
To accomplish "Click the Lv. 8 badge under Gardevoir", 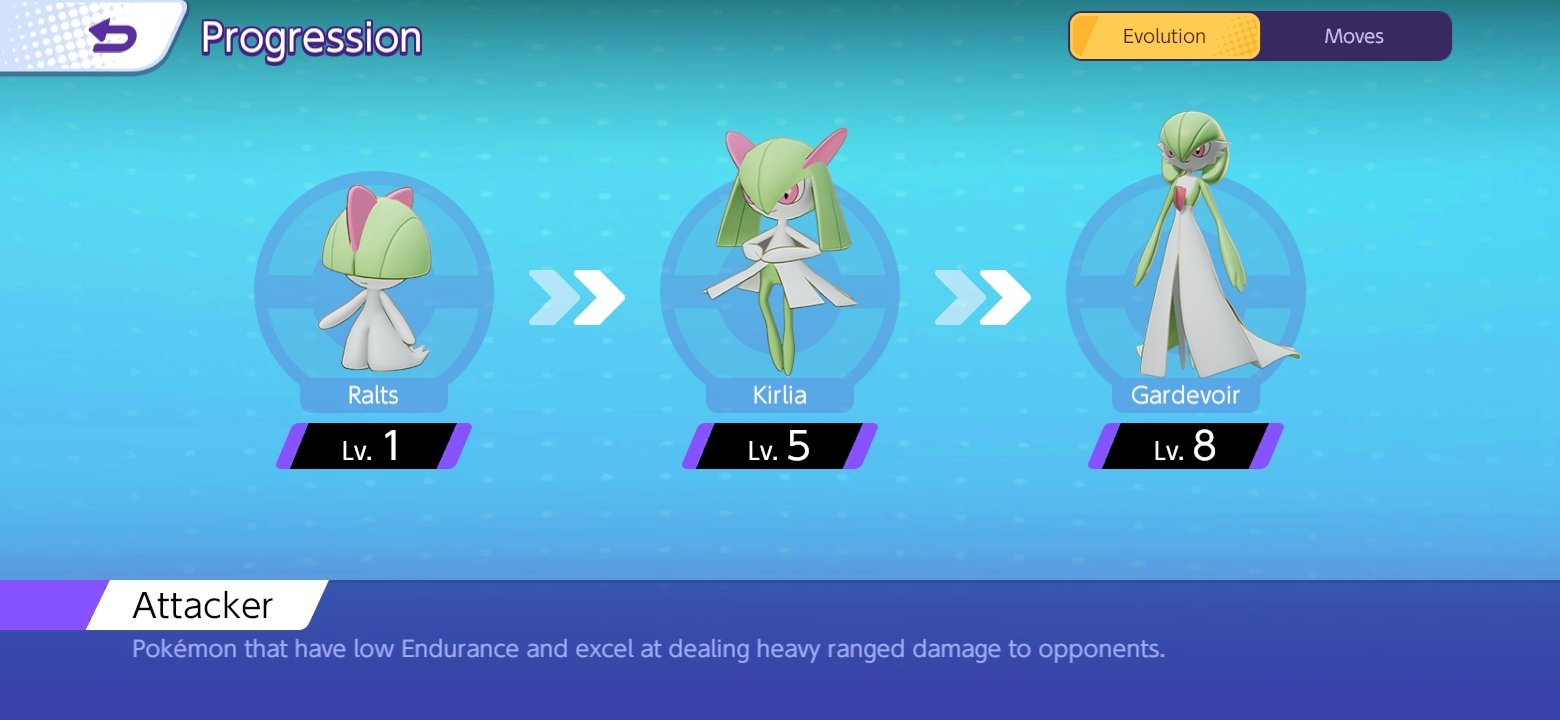I will 1186,447.
